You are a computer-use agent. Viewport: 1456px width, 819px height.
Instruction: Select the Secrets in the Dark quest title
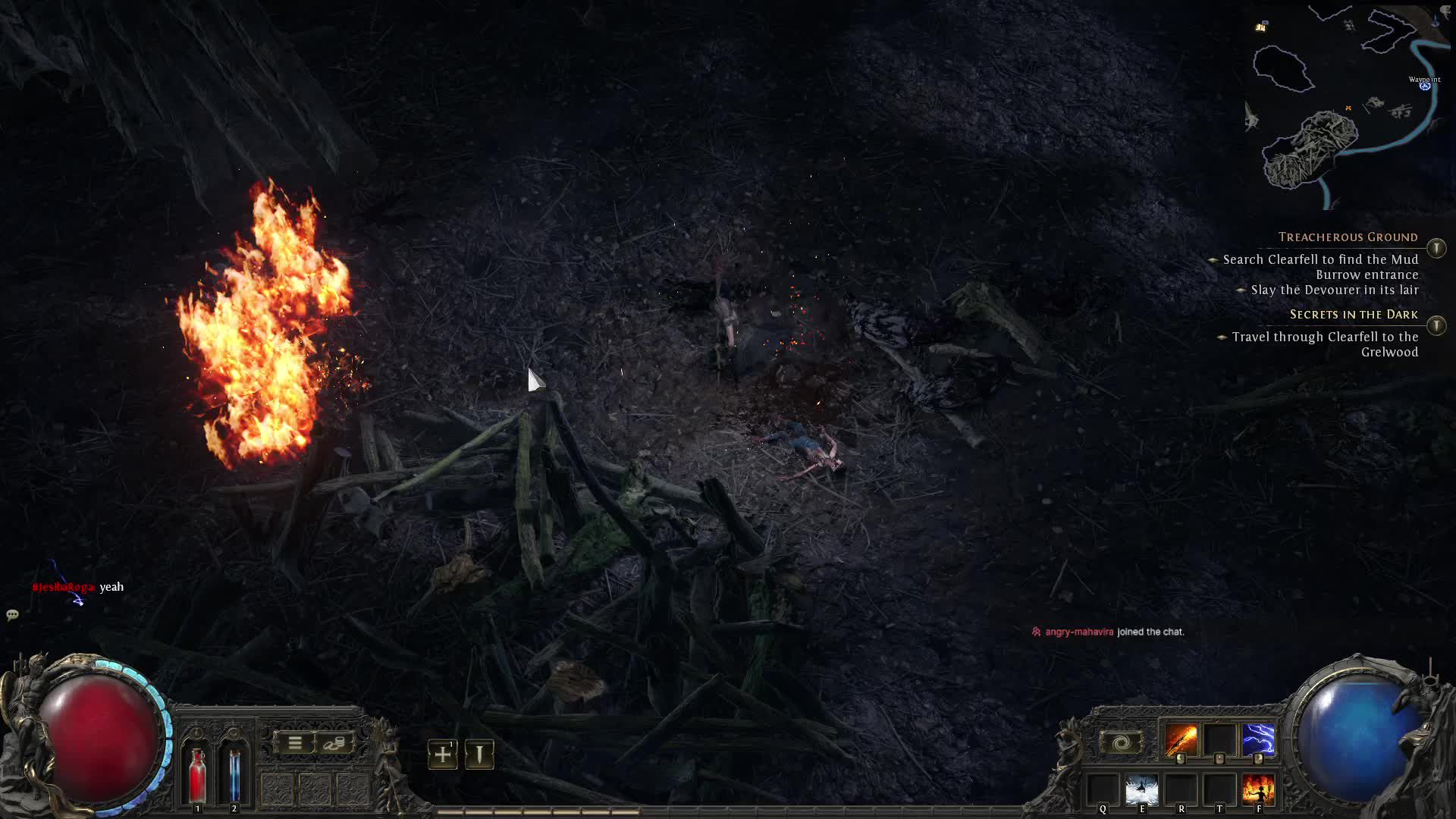(1354, 315)
